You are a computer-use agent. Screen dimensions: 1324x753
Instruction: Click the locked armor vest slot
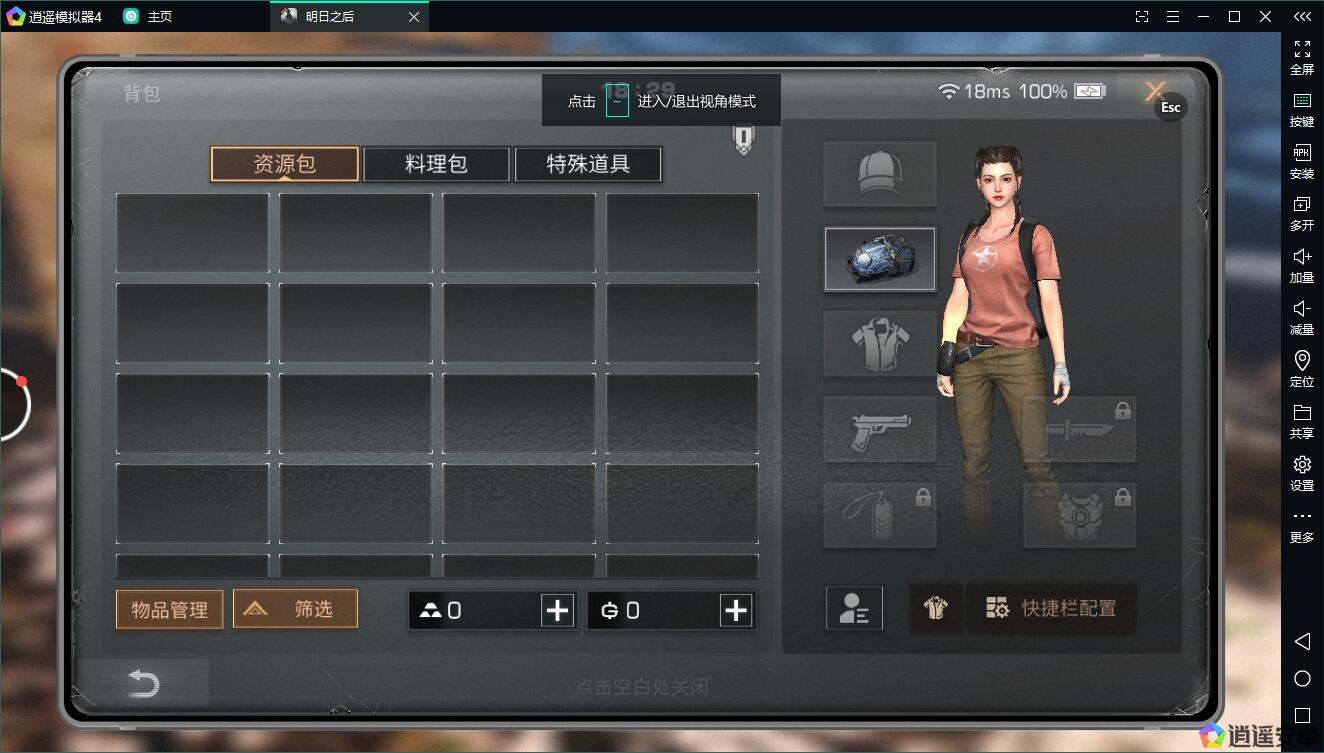pyautogui.click(x=1080, y=515)
